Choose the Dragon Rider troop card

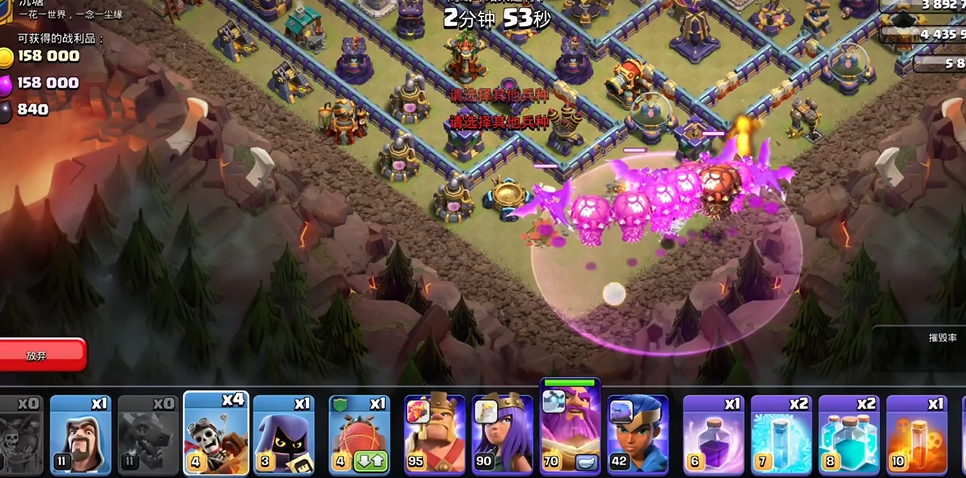pos(216,431)
